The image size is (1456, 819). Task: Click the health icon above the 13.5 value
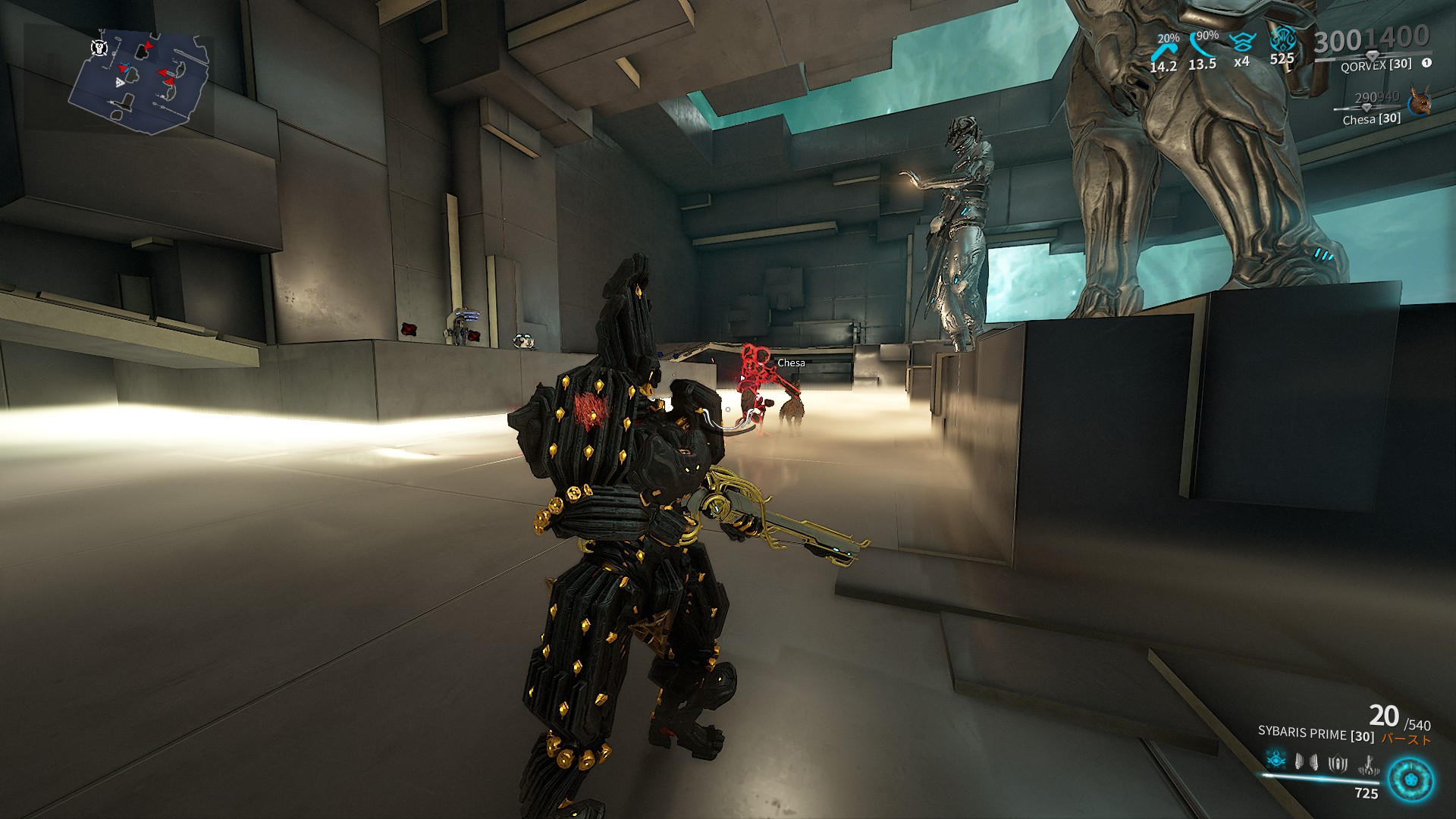pos(1200,44)
